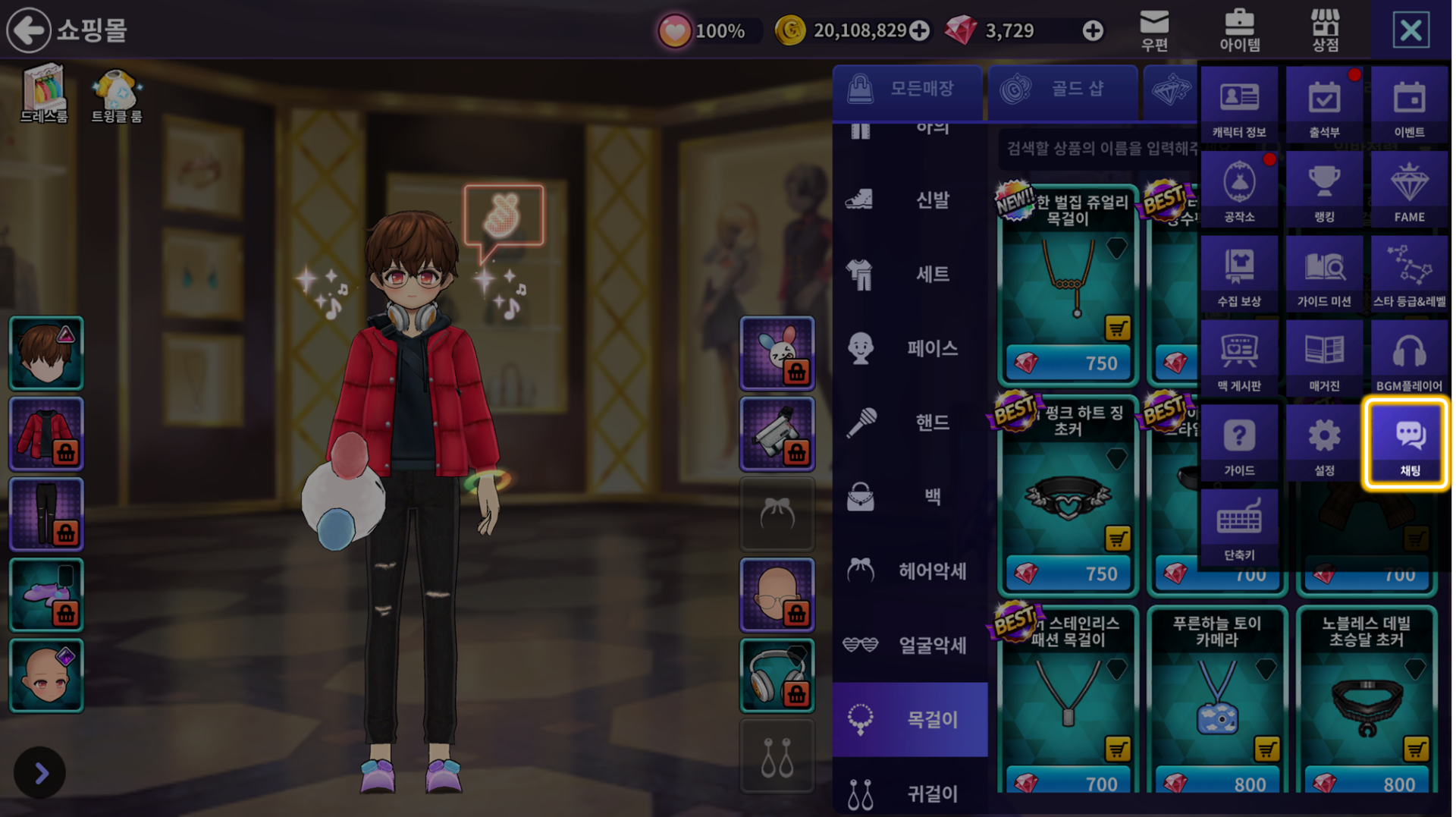Open the 출석부 attendance menu
This screenshot has width=1456, height=817.
point(1324,105)
